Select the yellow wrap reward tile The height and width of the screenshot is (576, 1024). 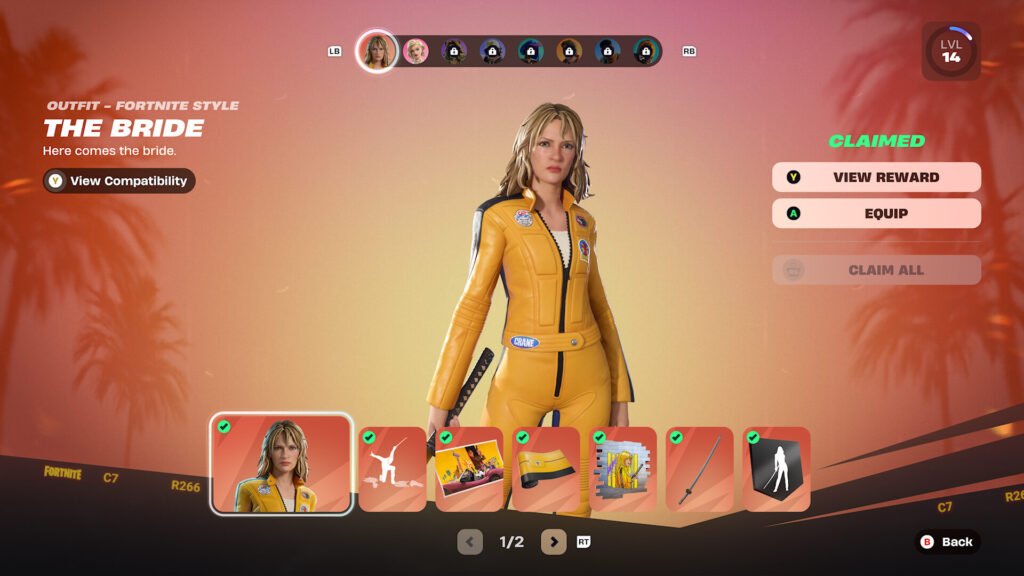click(x=546, y=469)
